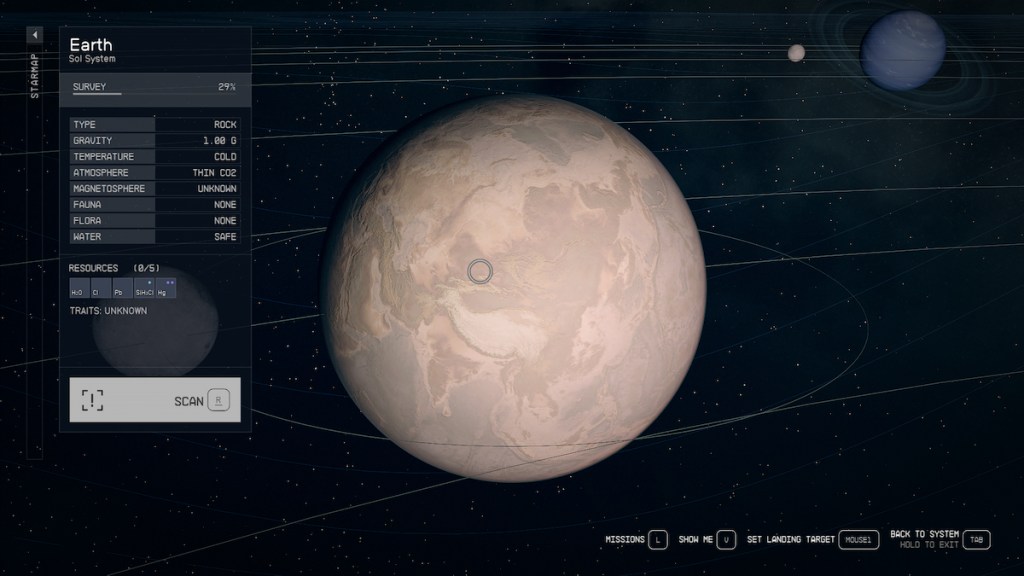This screenshot has height=576, width=1024.
Task: Select the H2O resource tile
Action: coord(77,289)
